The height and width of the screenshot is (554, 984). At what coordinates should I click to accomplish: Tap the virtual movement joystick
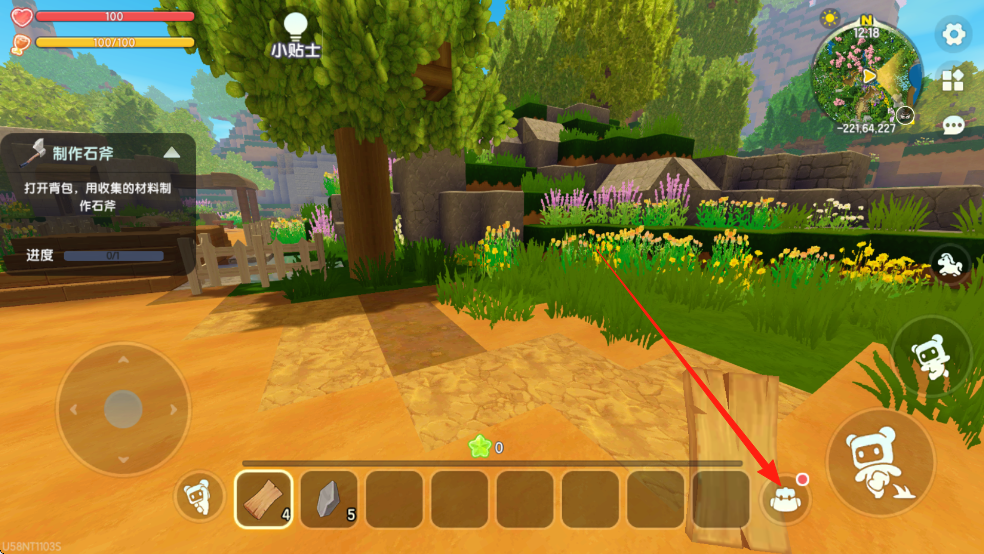[123, 409]
